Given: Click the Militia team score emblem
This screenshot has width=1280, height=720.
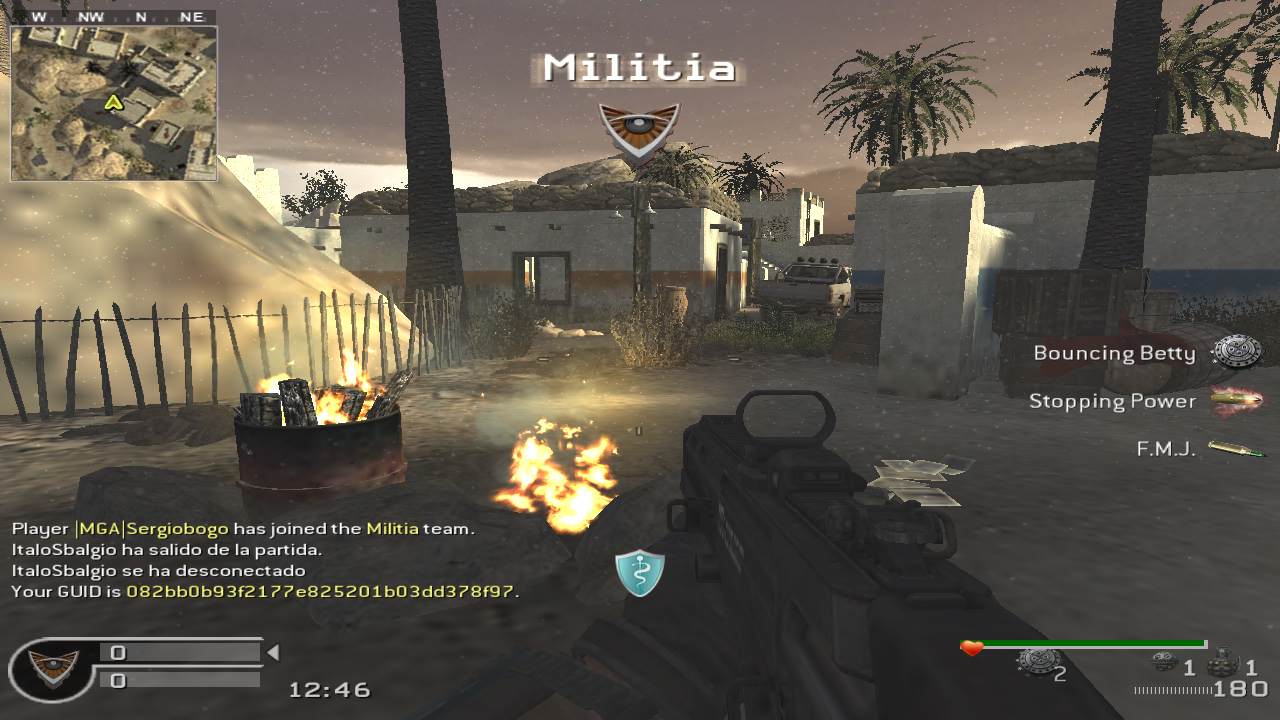Looking at the screenshot, I should [52, 667].
